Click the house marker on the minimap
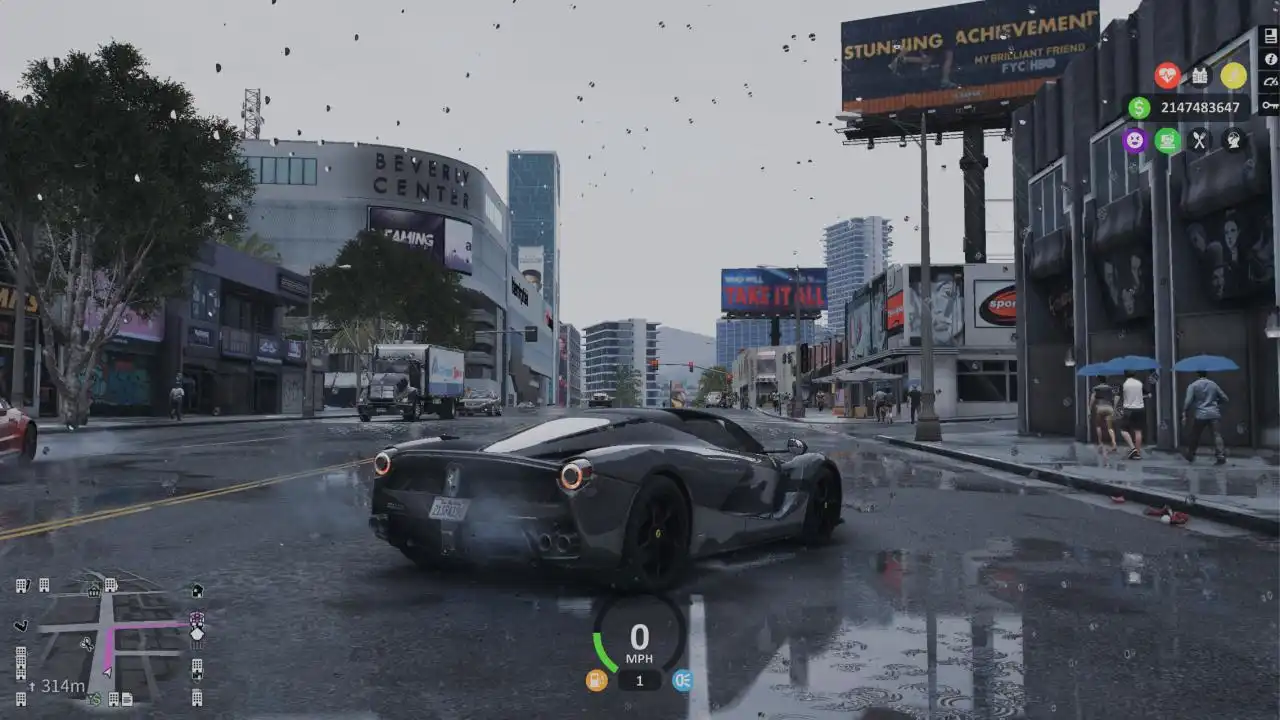Screen dimensions: 1280x720 [197, 591]
